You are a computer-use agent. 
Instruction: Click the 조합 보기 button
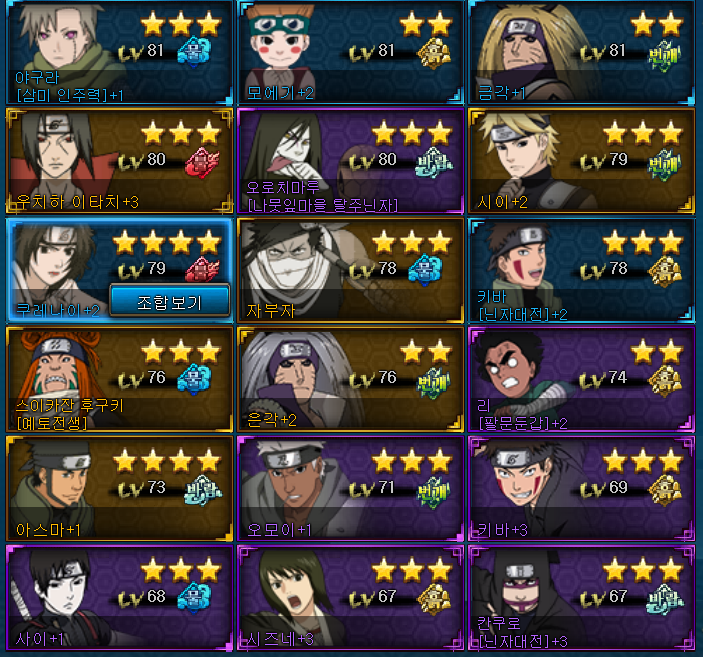tap(169, 301)
